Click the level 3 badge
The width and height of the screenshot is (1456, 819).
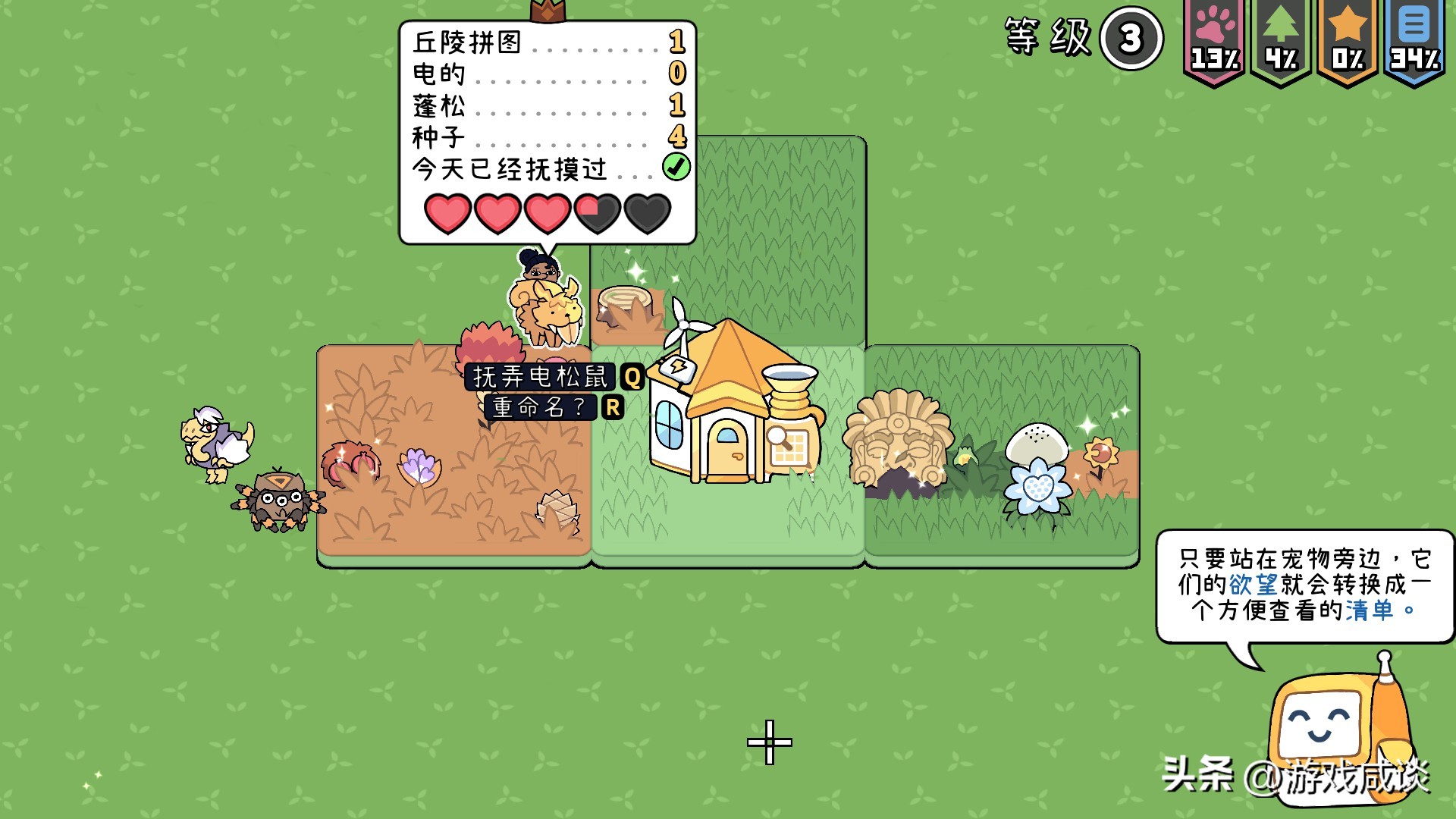click(1131, 39)
